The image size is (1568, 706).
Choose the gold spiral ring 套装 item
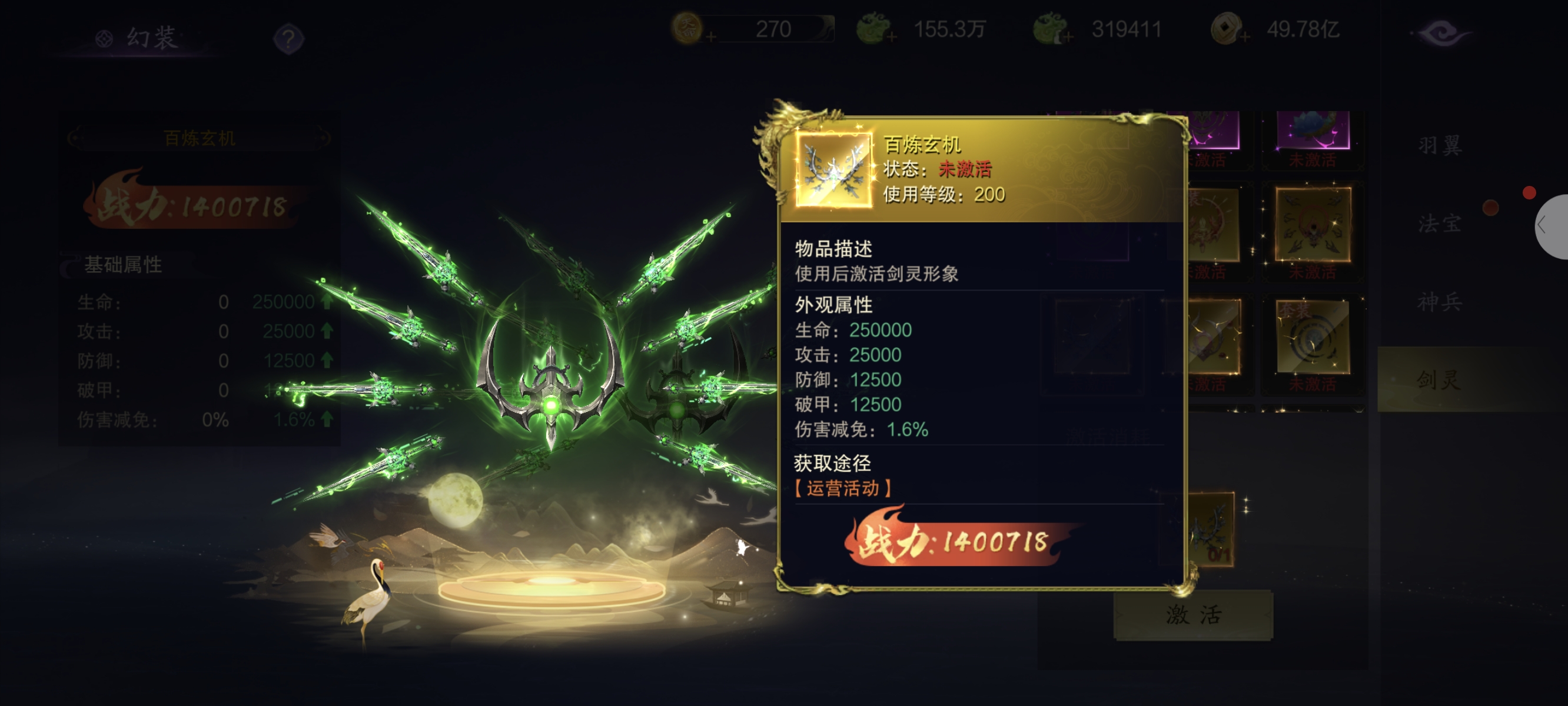point(1313,337)
